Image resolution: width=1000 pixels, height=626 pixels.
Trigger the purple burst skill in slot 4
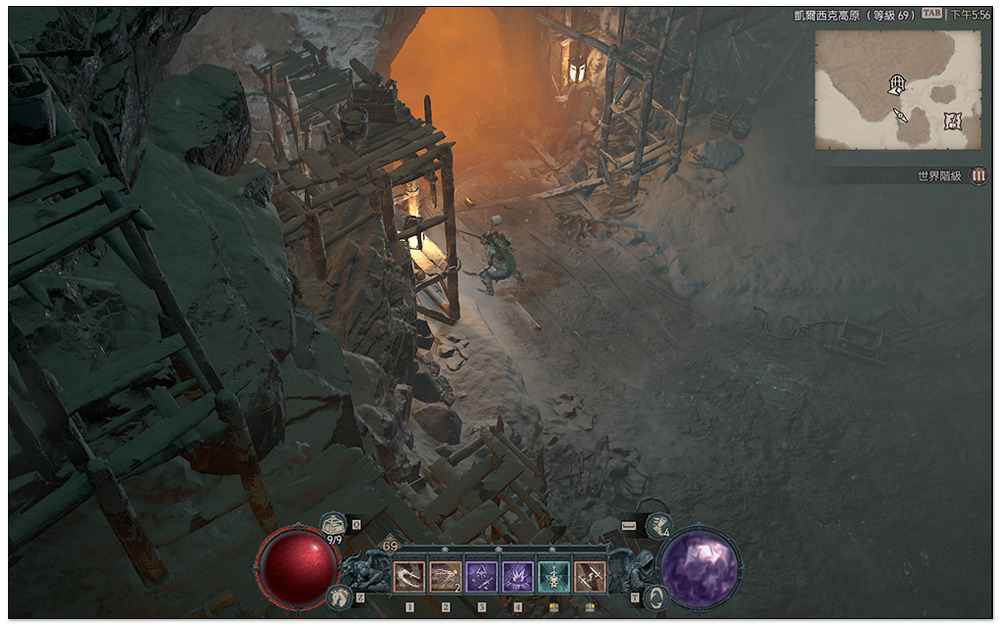pos(518,577)
